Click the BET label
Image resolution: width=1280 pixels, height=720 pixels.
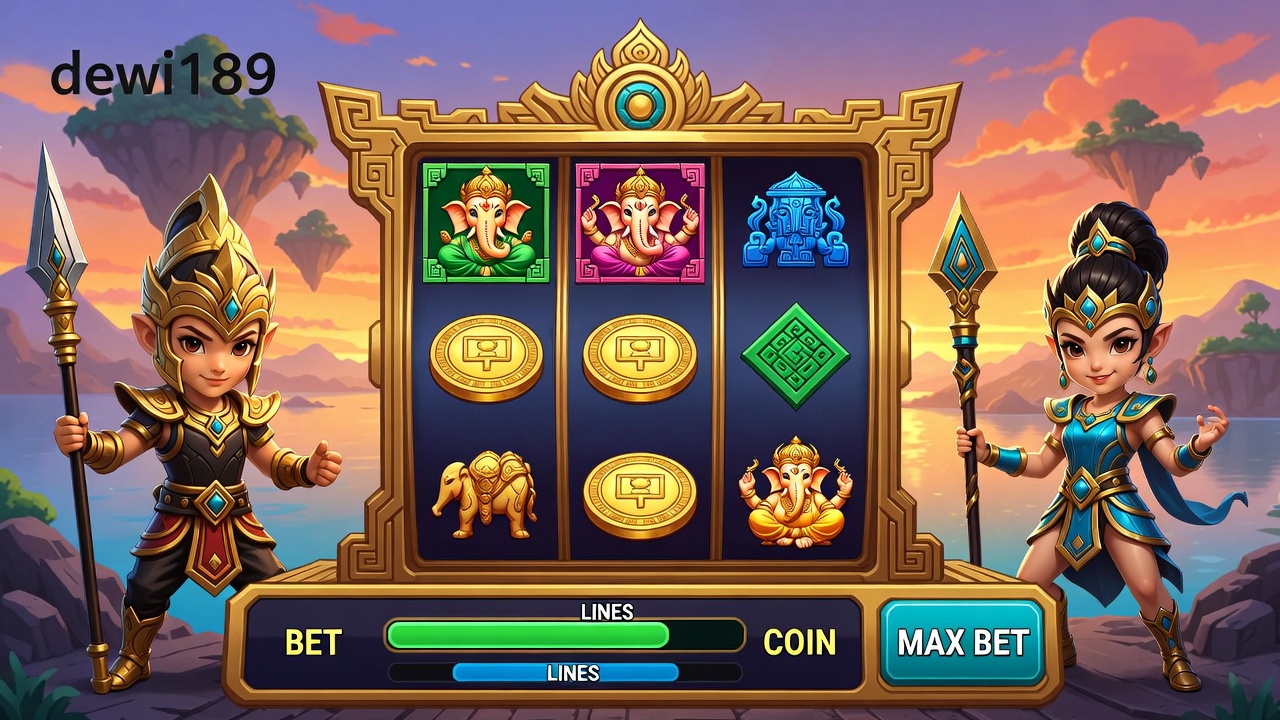tap(313, 642)
